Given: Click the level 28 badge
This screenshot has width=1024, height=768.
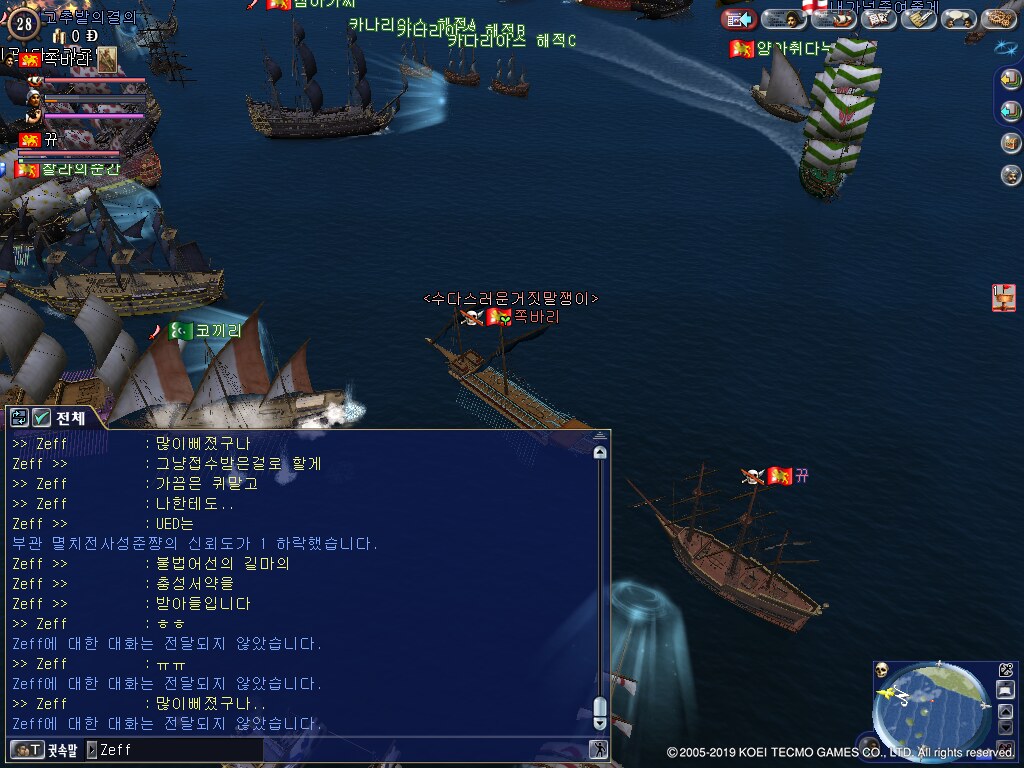Looking at the screenshot, I should click(x=26, y=23).
